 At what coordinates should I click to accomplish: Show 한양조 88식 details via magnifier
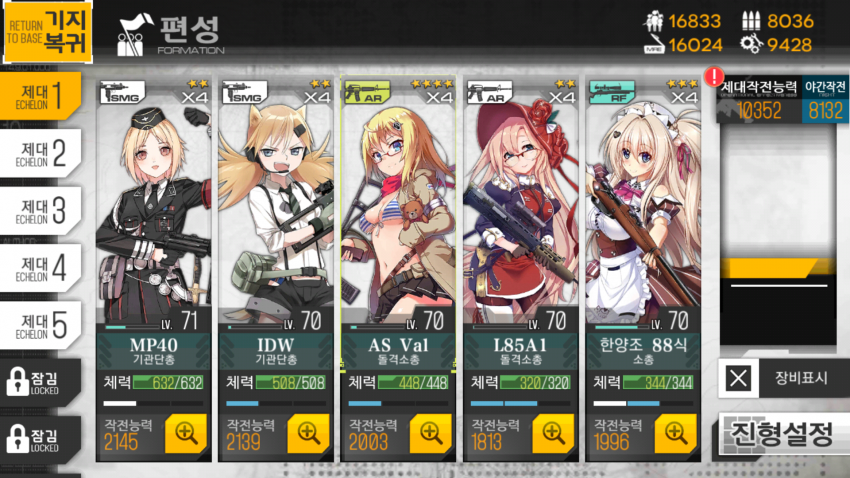tap(675, 432)
